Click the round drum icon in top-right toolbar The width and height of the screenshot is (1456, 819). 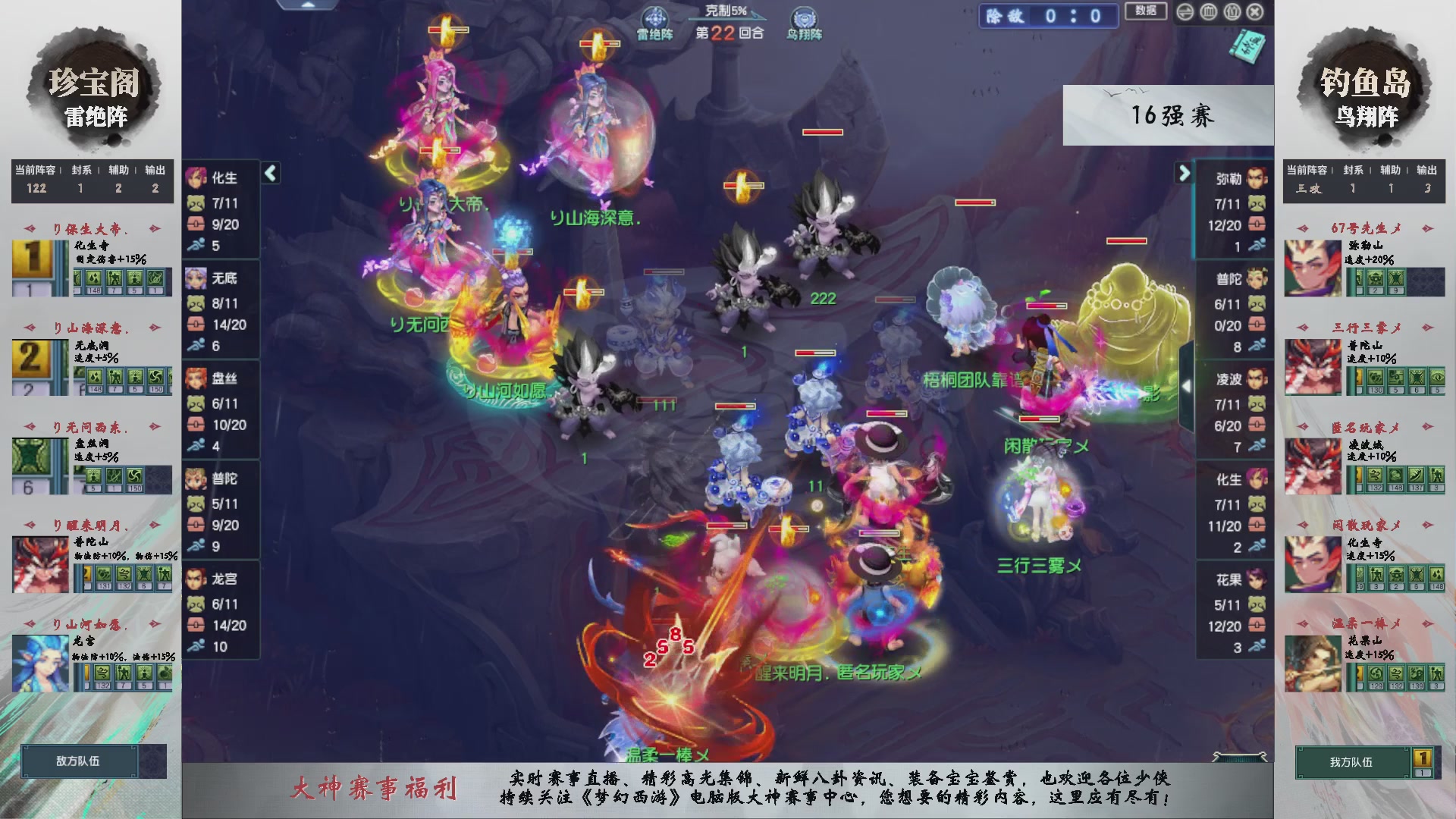(x=1209, y=12)
